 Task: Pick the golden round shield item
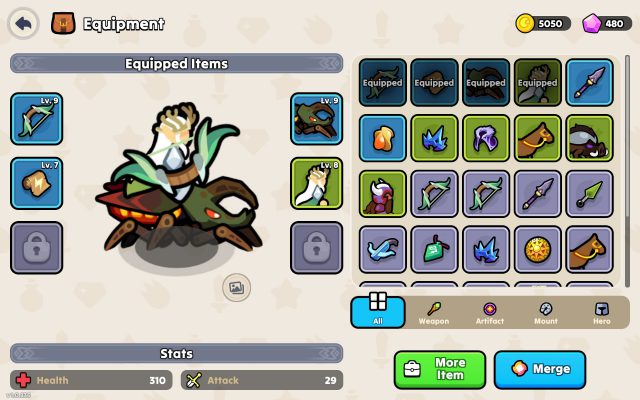[537, 250]
